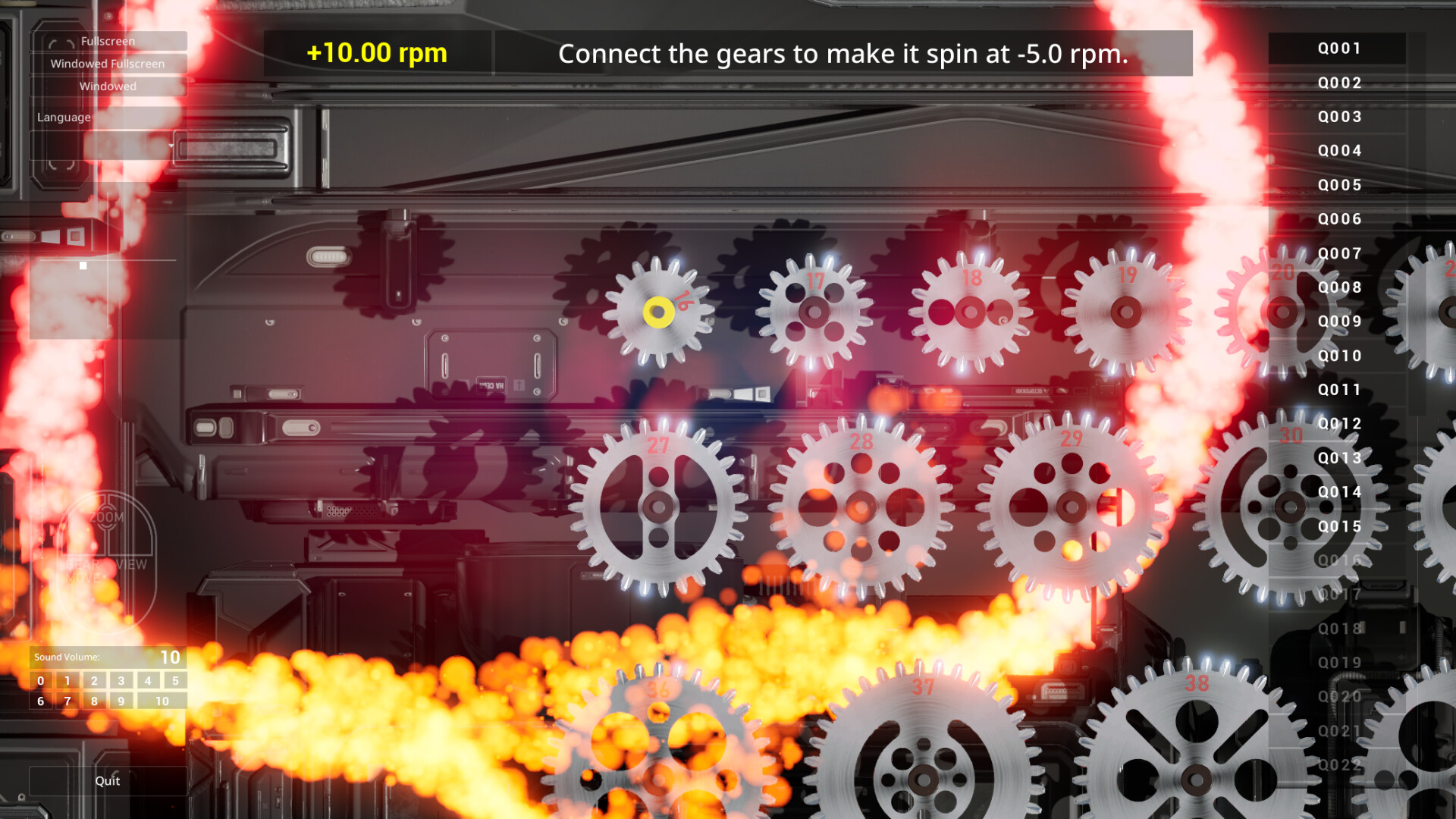This screenshot has height=819, width=1456.
Task: Mute sound by clicking volume 0
Action: point(39,681)
